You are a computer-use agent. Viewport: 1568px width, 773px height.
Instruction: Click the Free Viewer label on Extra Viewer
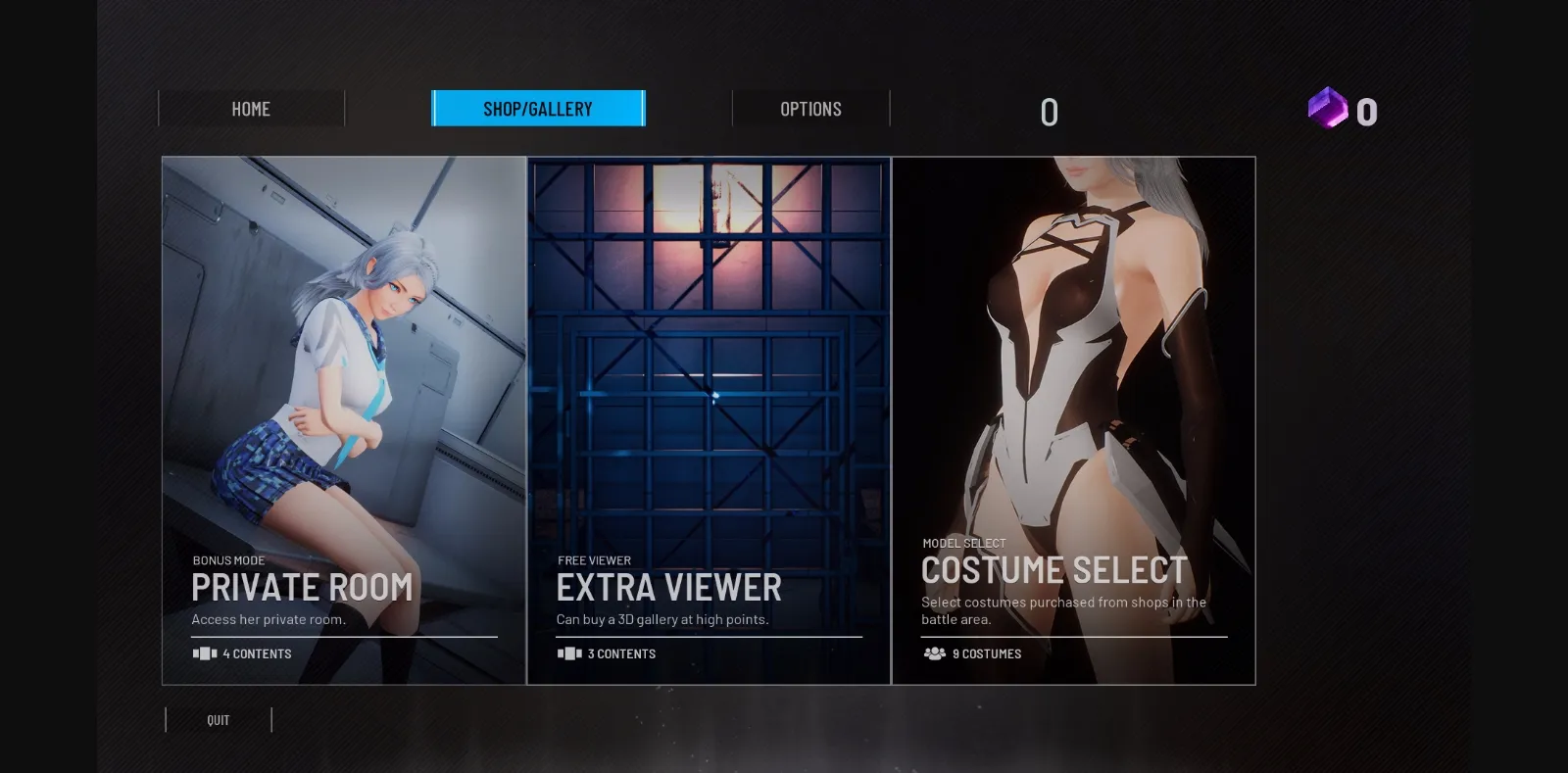594,560
